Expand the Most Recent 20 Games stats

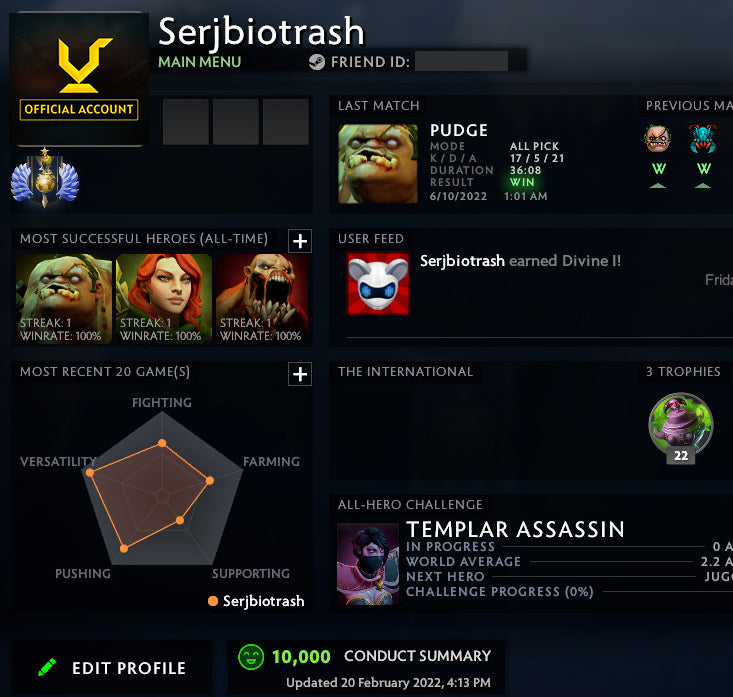299,374
